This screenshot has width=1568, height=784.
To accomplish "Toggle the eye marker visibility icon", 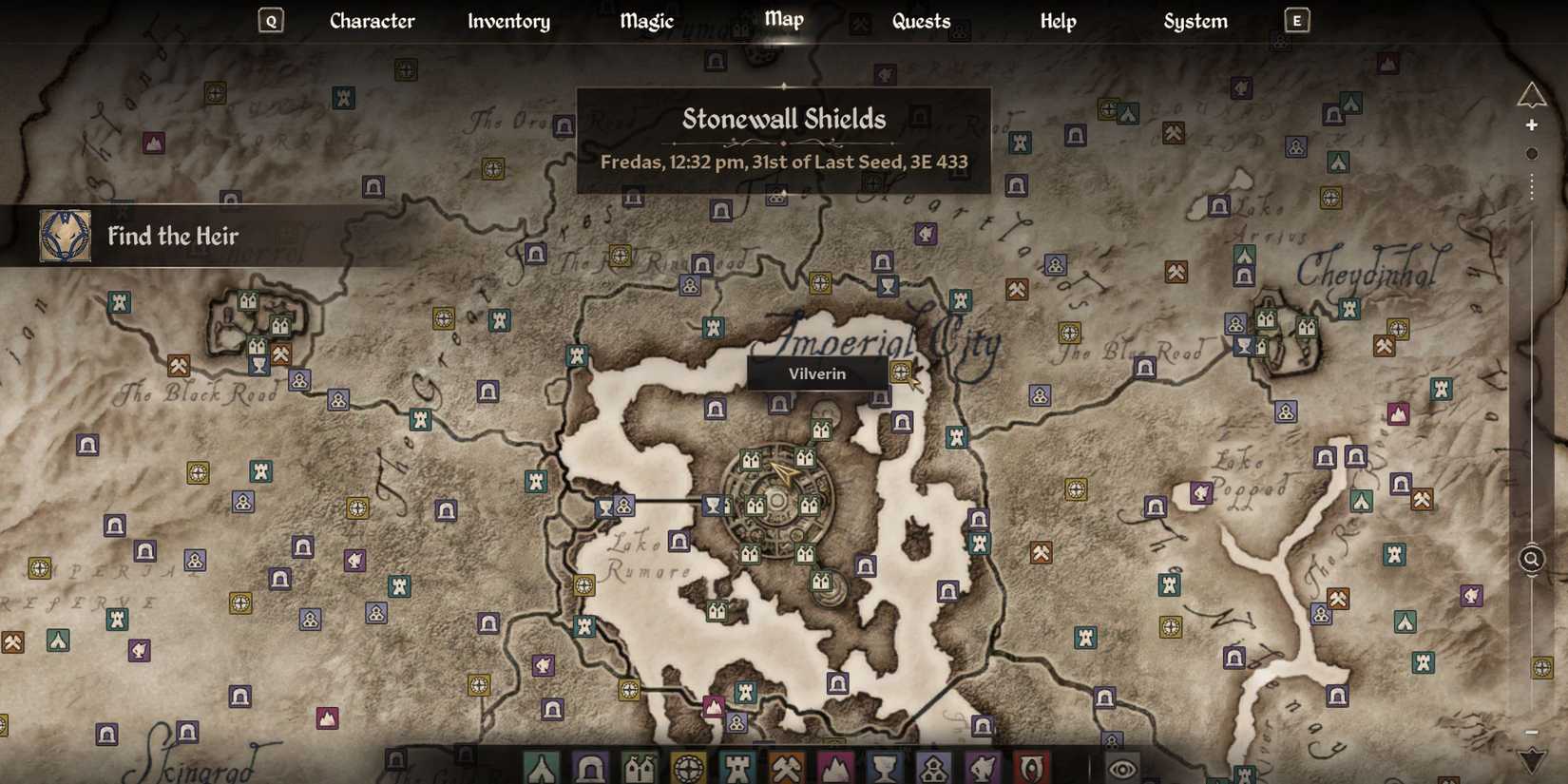I will pos(1121,770).
